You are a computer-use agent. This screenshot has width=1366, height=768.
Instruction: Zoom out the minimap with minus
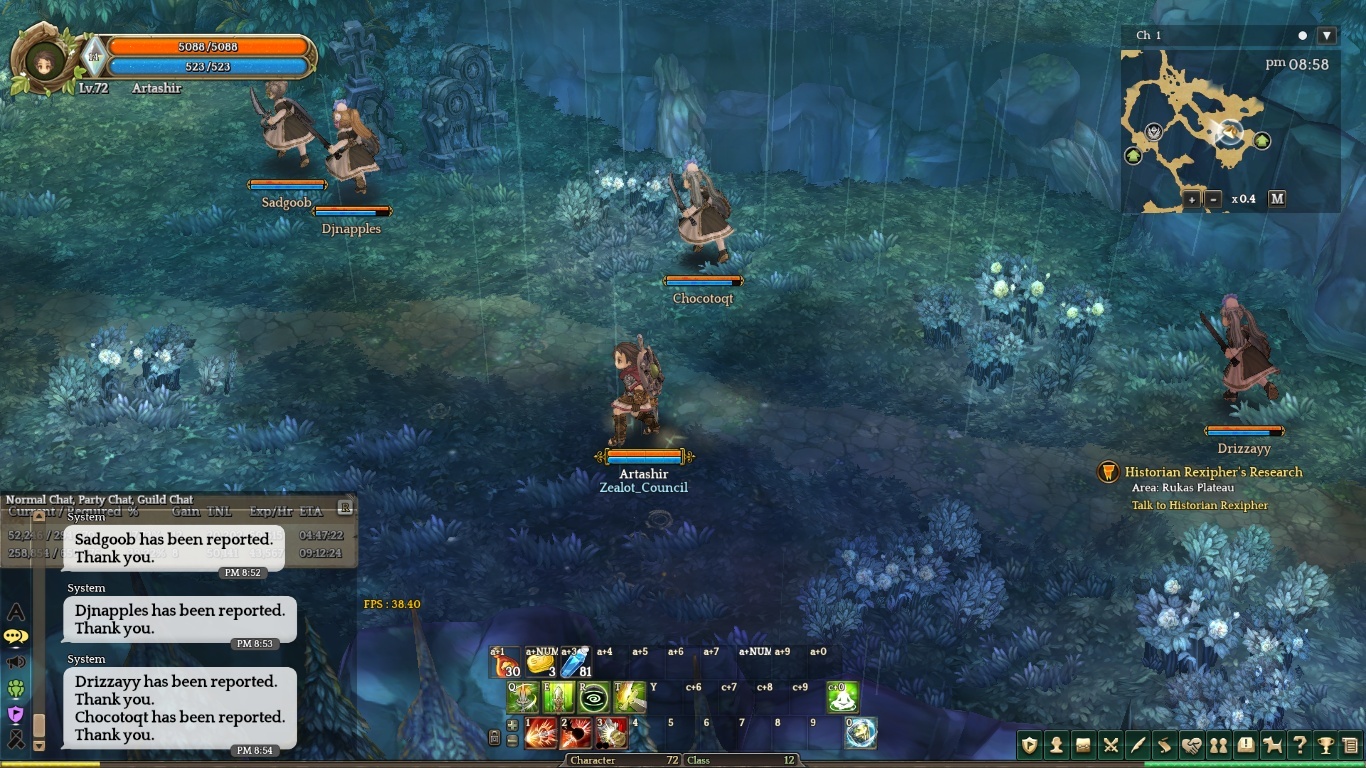[x=1214, y=199]
